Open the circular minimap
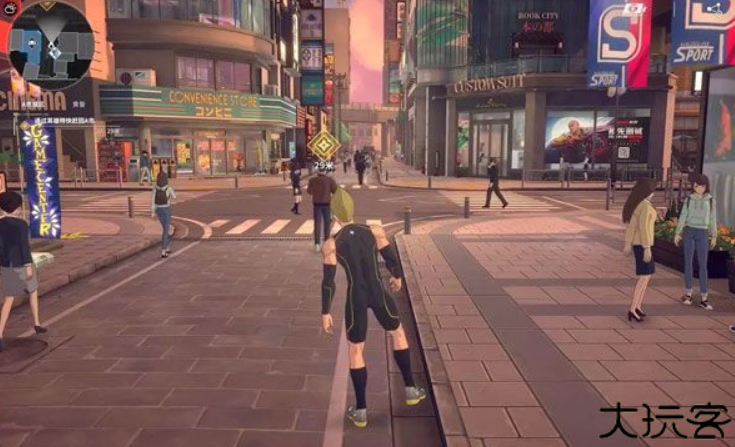The height and width of the screenshot is (447, 735). point(51,47)
